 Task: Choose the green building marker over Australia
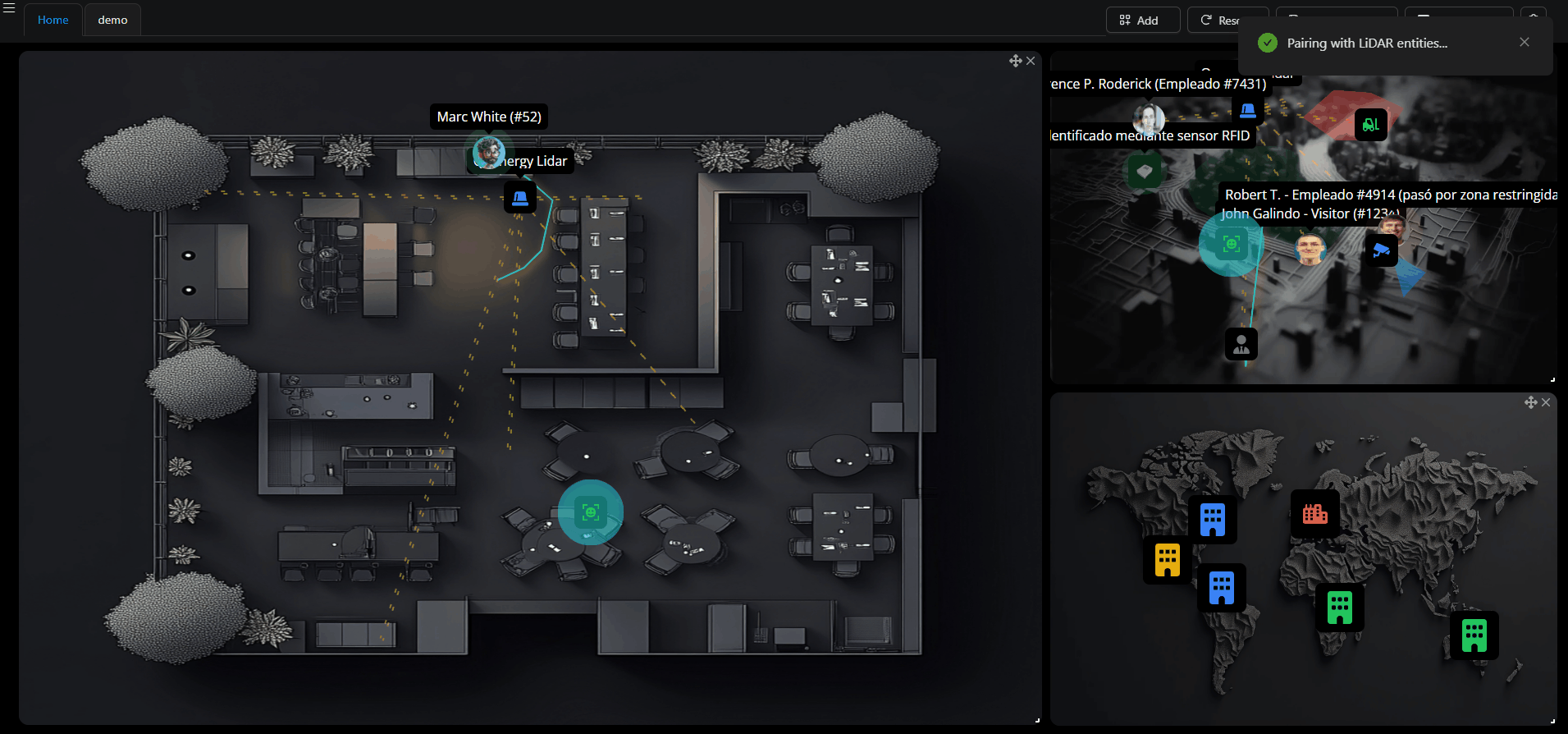[1474, 635]
